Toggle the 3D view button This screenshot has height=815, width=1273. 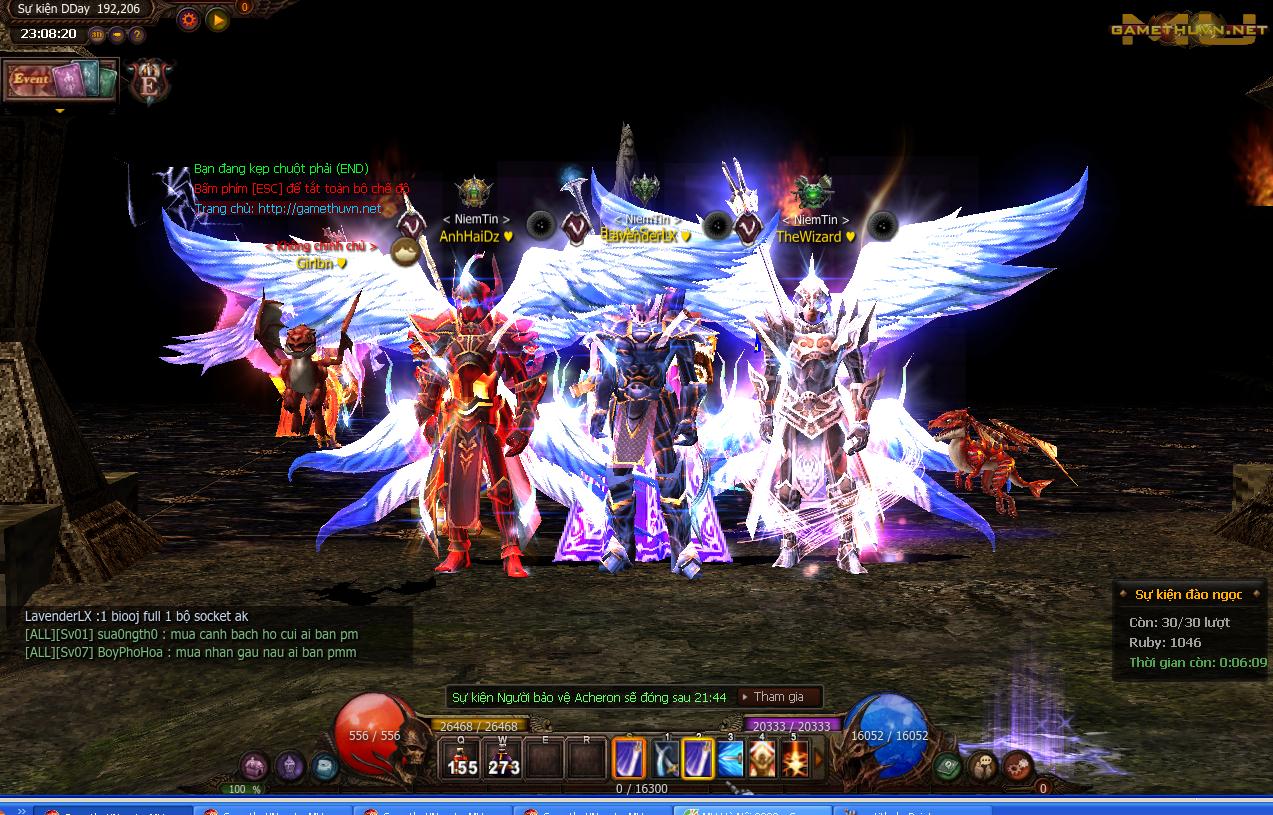(97, 34)
